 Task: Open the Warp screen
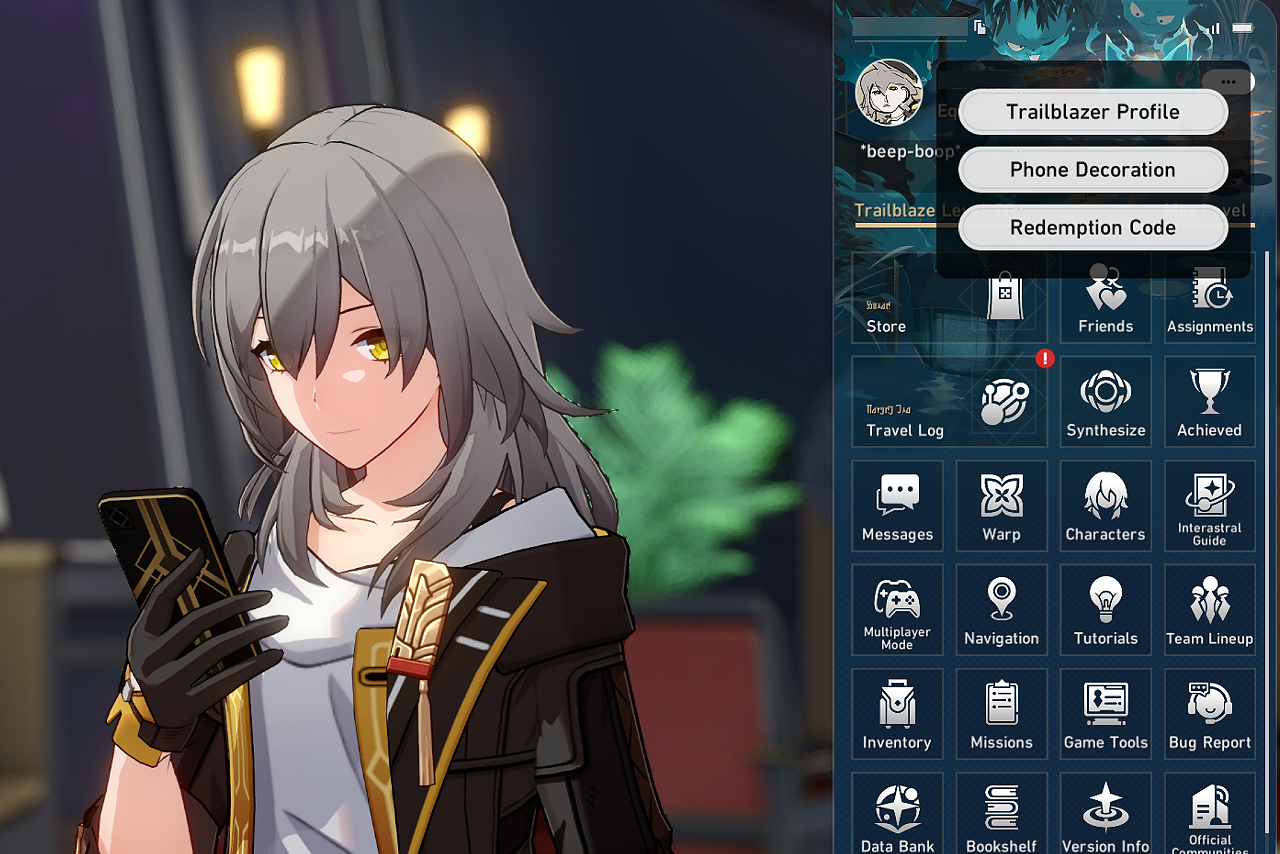[x=1001, y=506]
